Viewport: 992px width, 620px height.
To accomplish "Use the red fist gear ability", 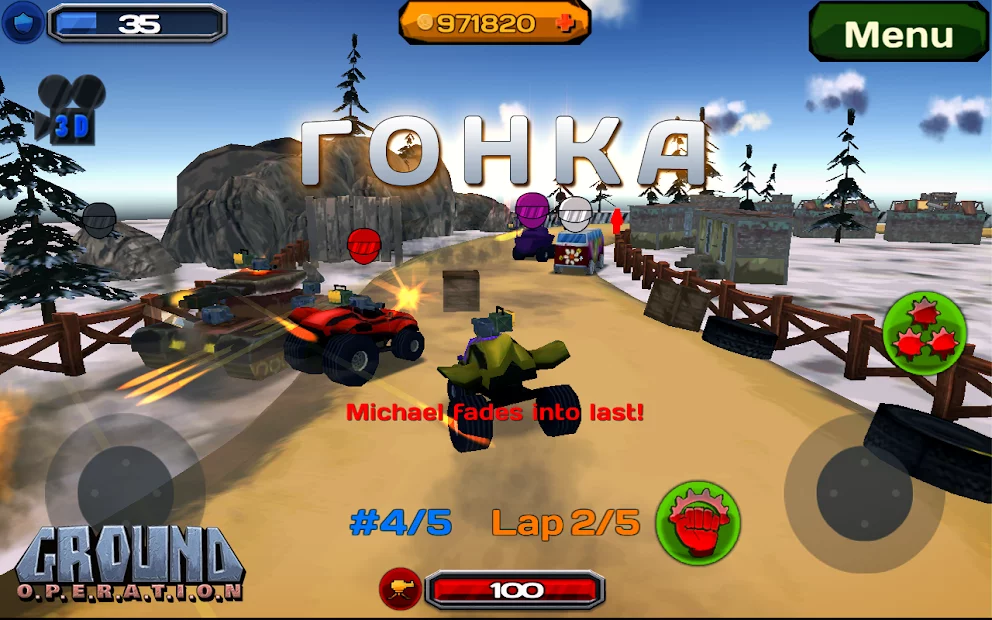I will [697, 522].
